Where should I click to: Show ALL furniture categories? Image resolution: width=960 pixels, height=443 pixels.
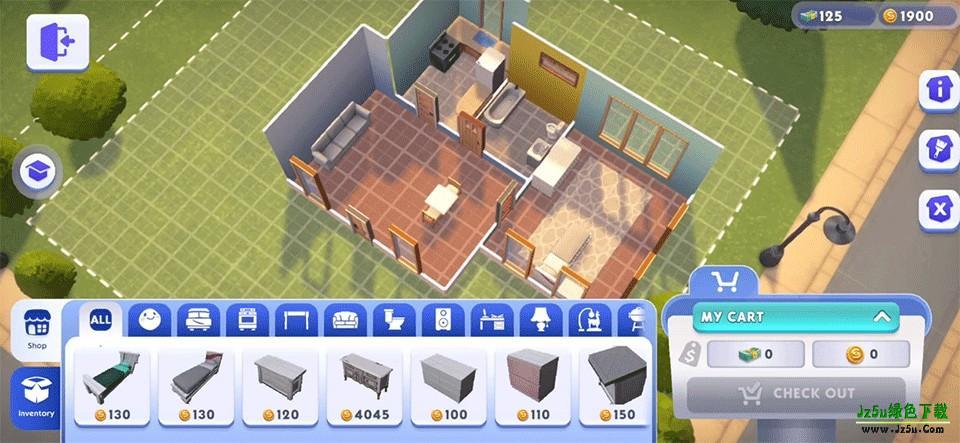pyautogui.click(x=101, y=320)
